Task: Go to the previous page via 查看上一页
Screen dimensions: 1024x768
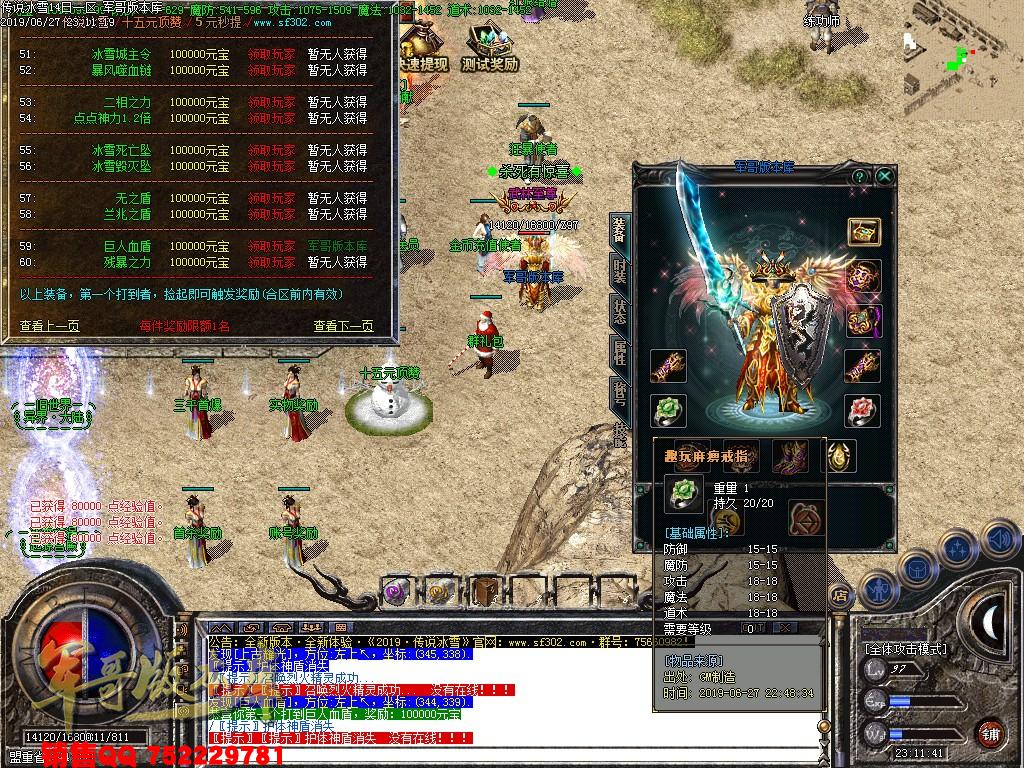Action: click(50, 326)
